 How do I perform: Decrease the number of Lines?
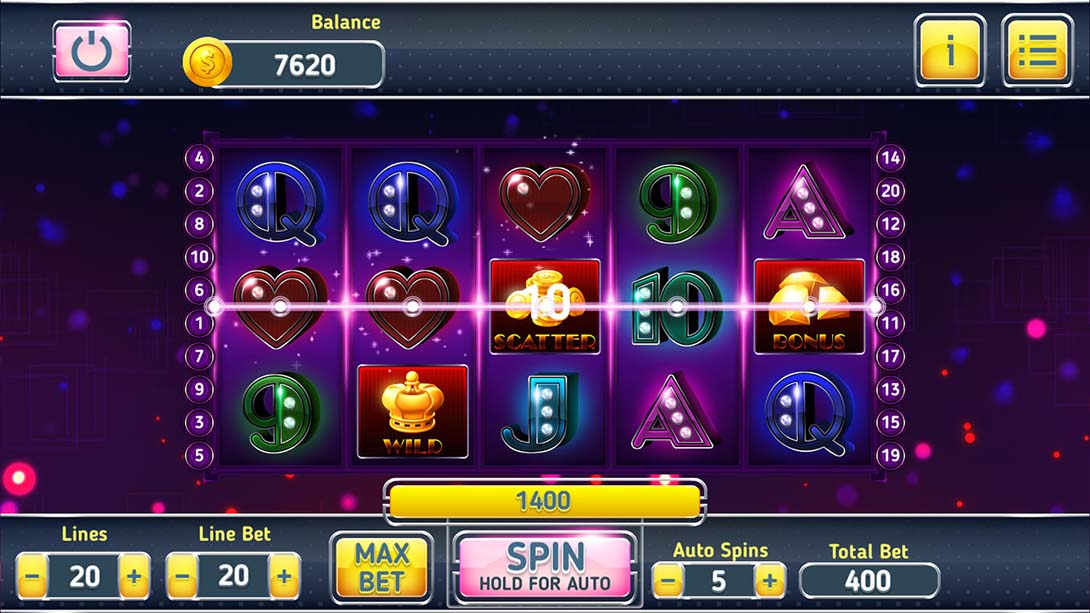pyautogui.click(x=33, y=576)
